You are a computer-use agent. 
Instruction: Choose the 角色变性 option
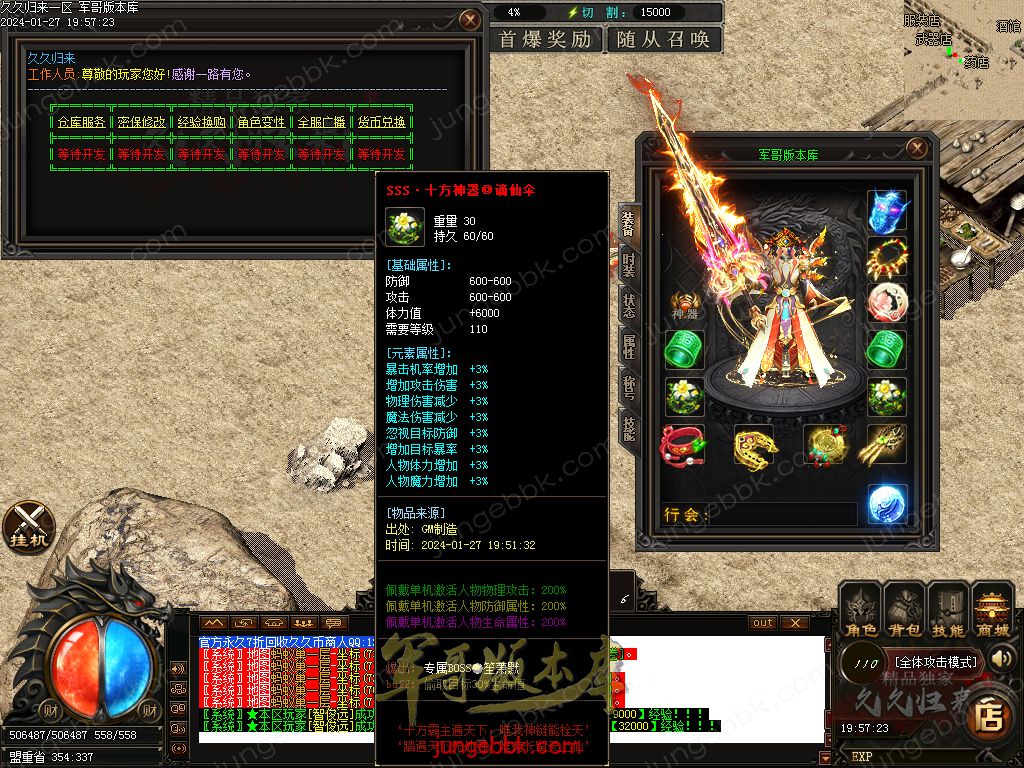click(x=261, y=122)
